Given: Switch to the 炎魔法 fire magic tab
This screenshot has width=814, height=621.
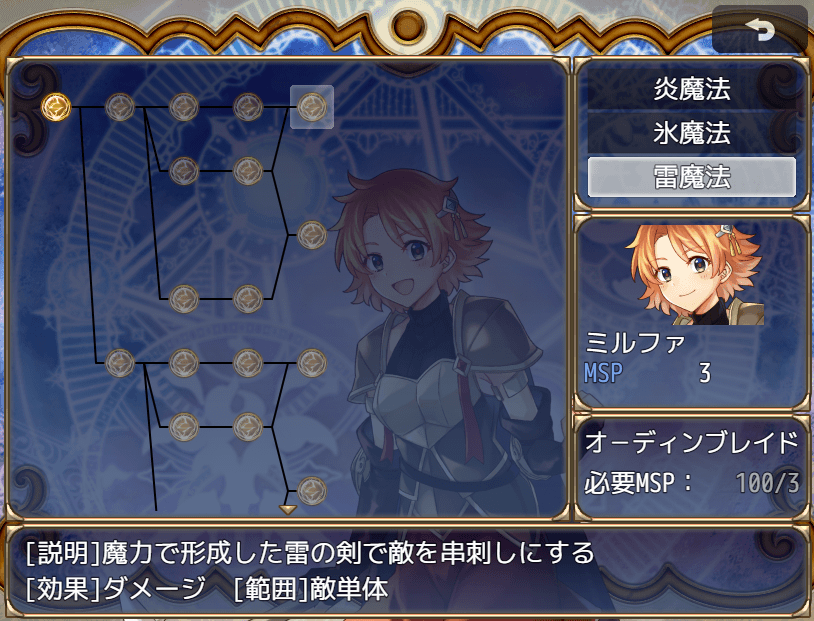Looking at the screenshot, I should tap(692, 90).
